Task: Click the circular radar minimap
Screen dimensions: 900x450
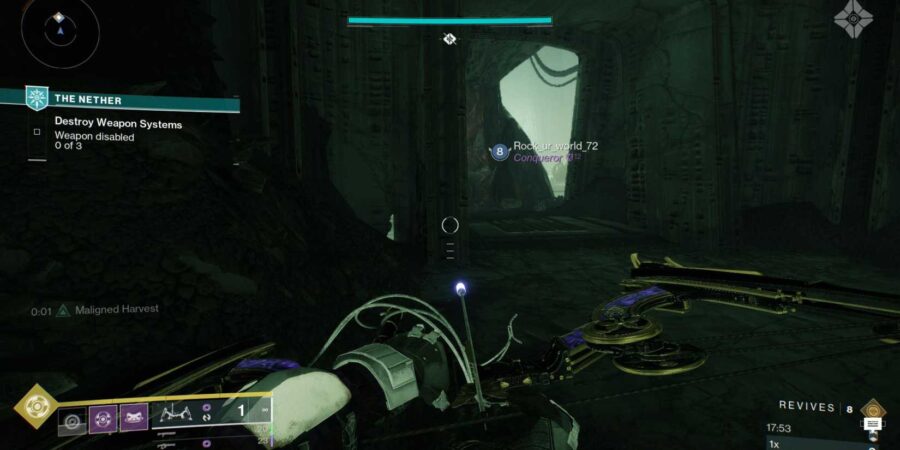Action: tap(59, 31)
